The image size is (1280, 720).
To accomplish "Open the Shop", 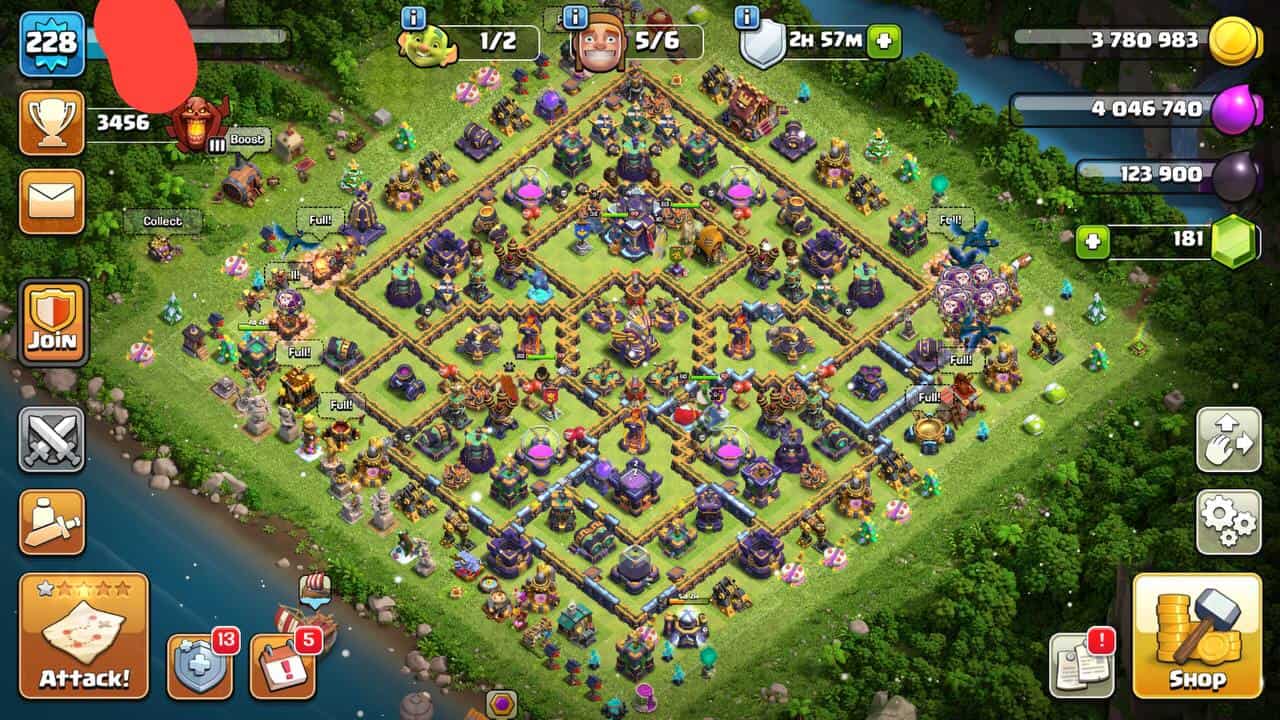I will 1196,636.
